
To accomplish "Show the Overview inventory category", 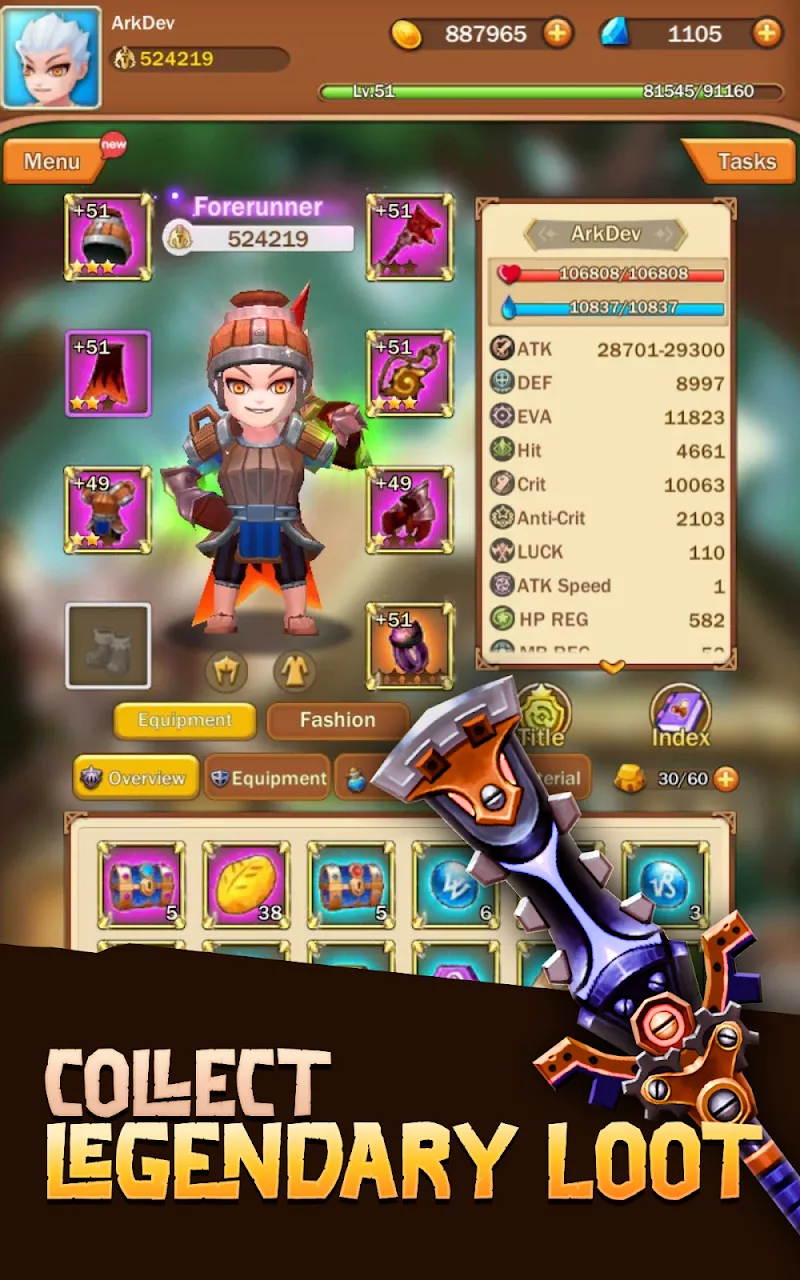I will pyautogui.click(x=135, y=778).
